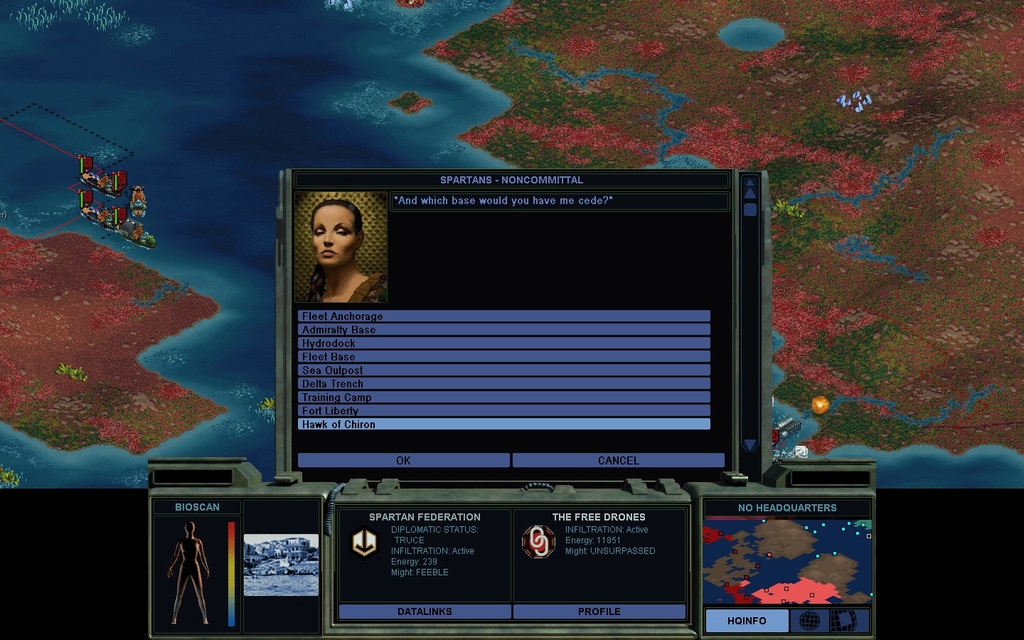Choose Fort Liberty from the list
The image size is (1024, 640).
pyautogui.click(x=504, y=411)
